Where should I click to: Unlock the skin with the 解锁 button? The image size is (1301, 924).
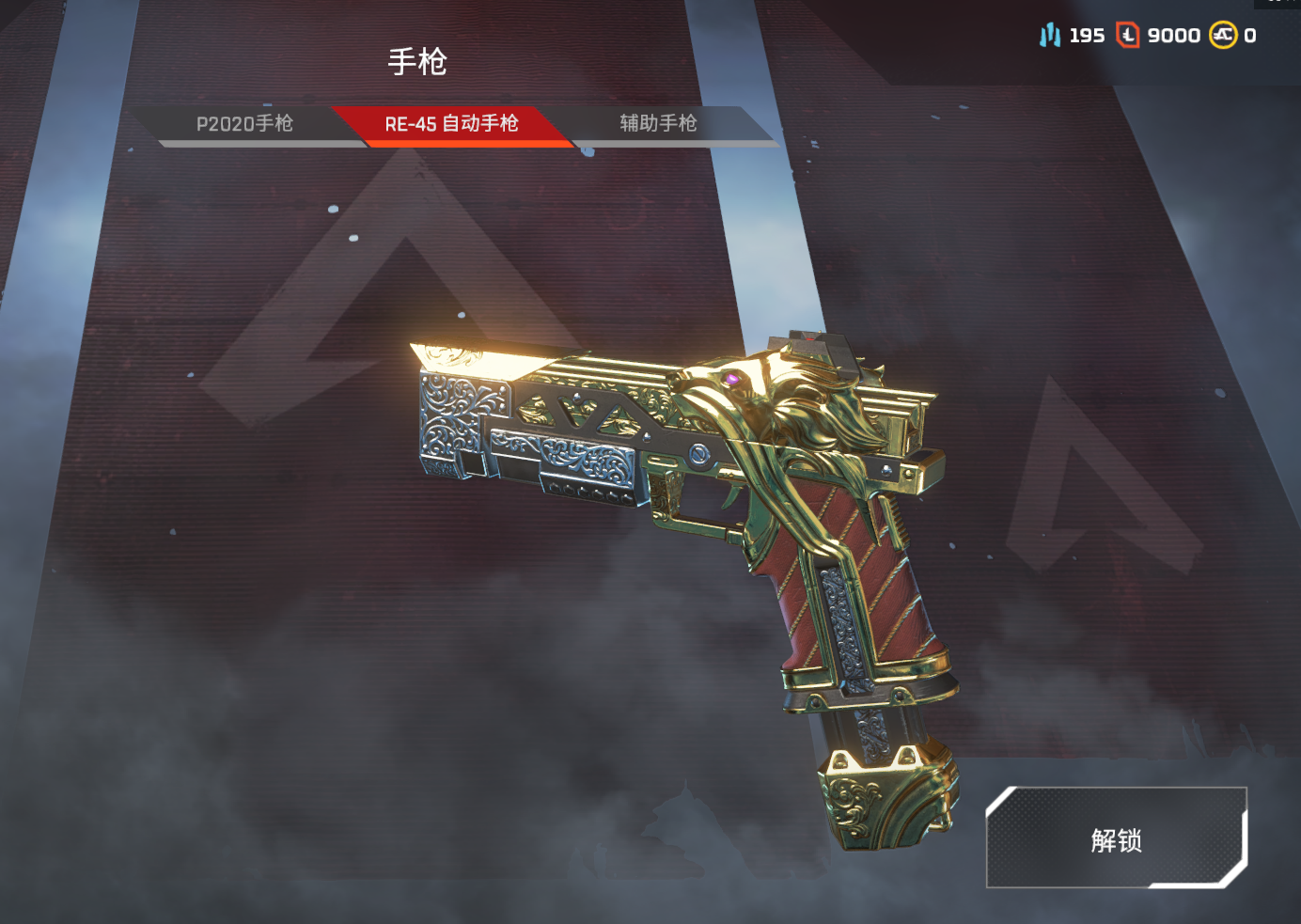click(1116, 839)
